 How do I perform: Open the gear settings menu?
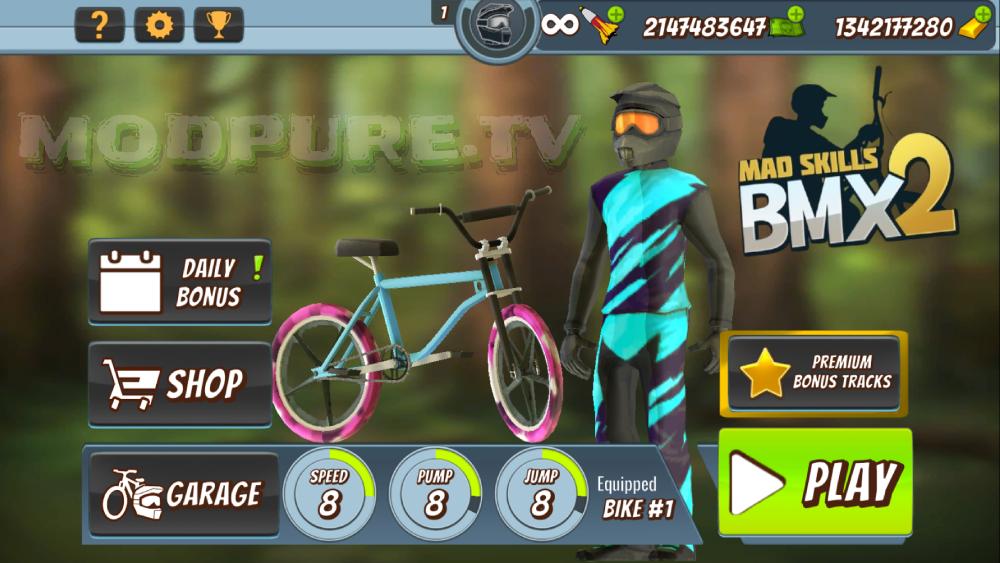[x=159, y=25]
